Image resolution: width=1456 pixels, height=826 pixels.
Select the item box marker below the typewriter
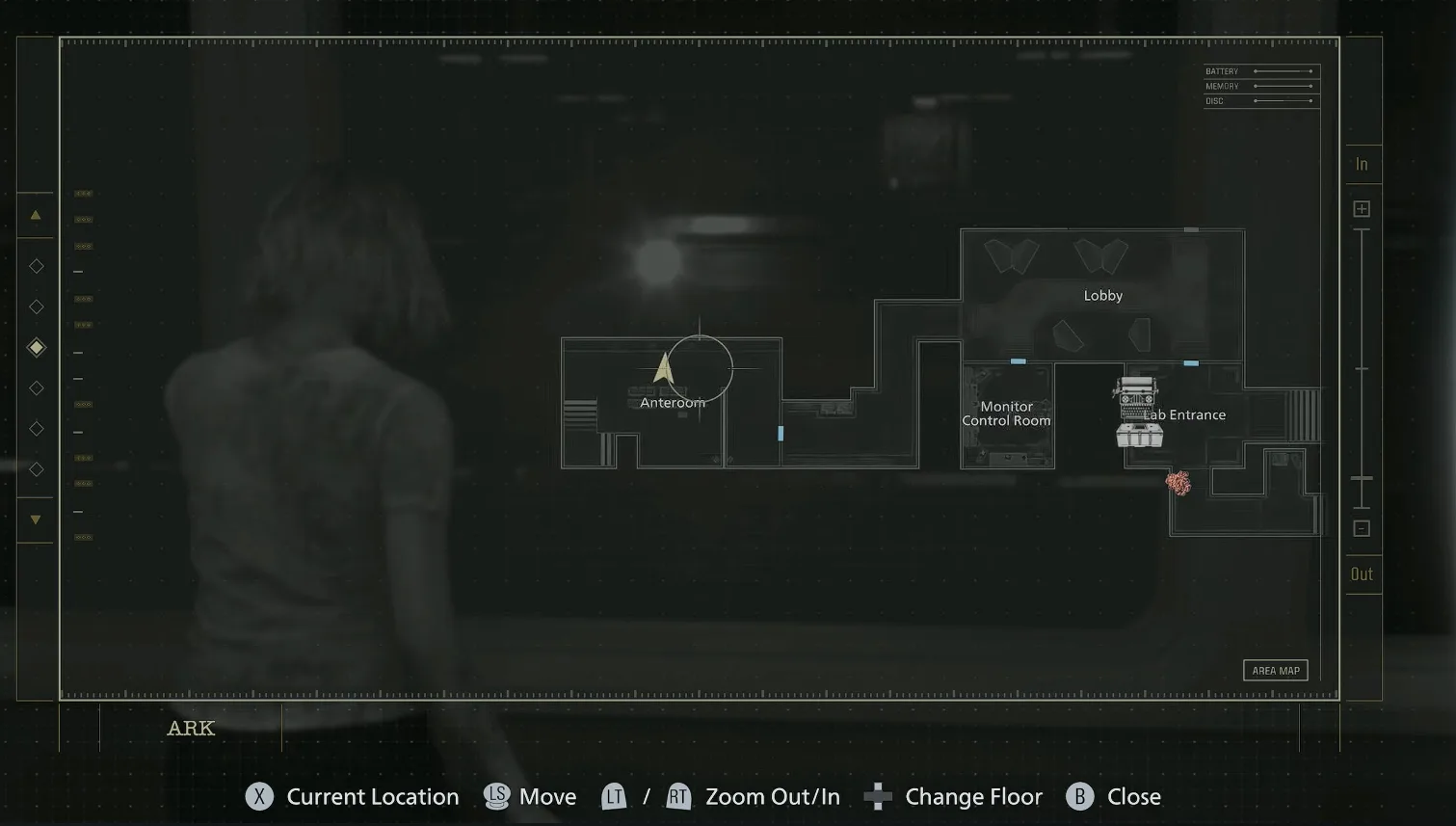pyautogui.click(x=1139, y=436)
